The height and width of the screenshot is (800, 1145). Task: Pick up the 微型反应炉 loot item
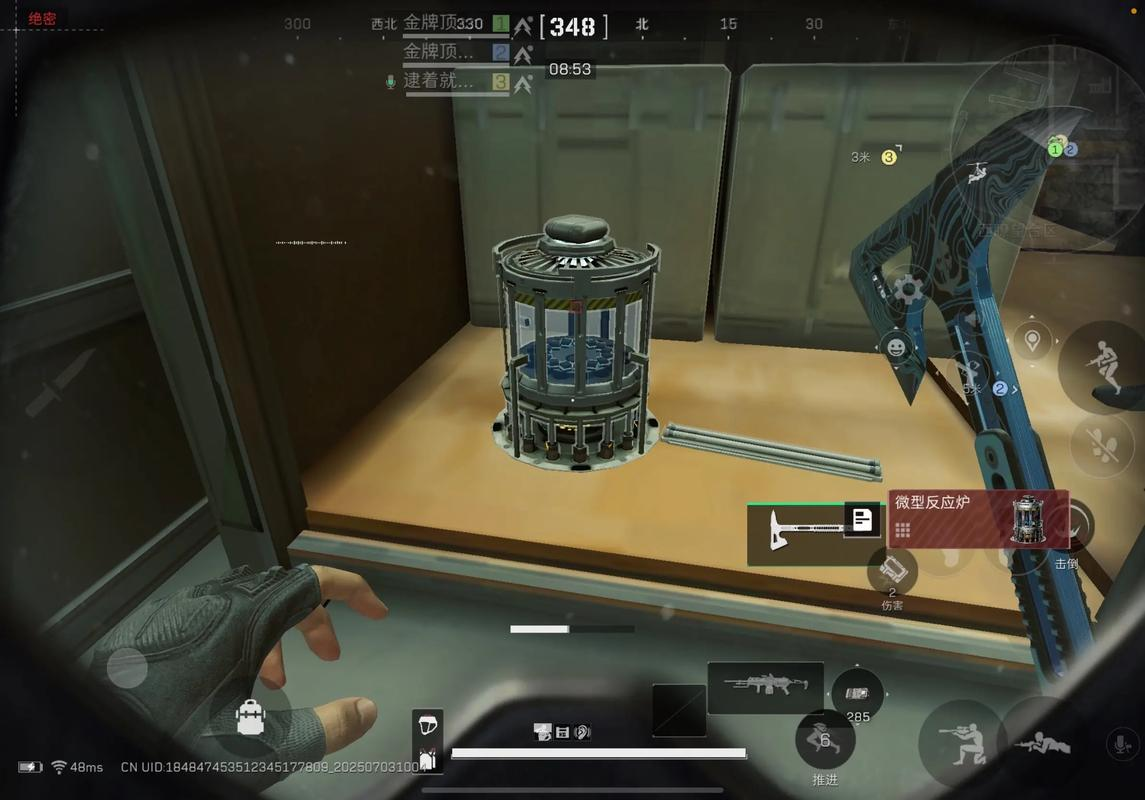click(x=977, y=519)
